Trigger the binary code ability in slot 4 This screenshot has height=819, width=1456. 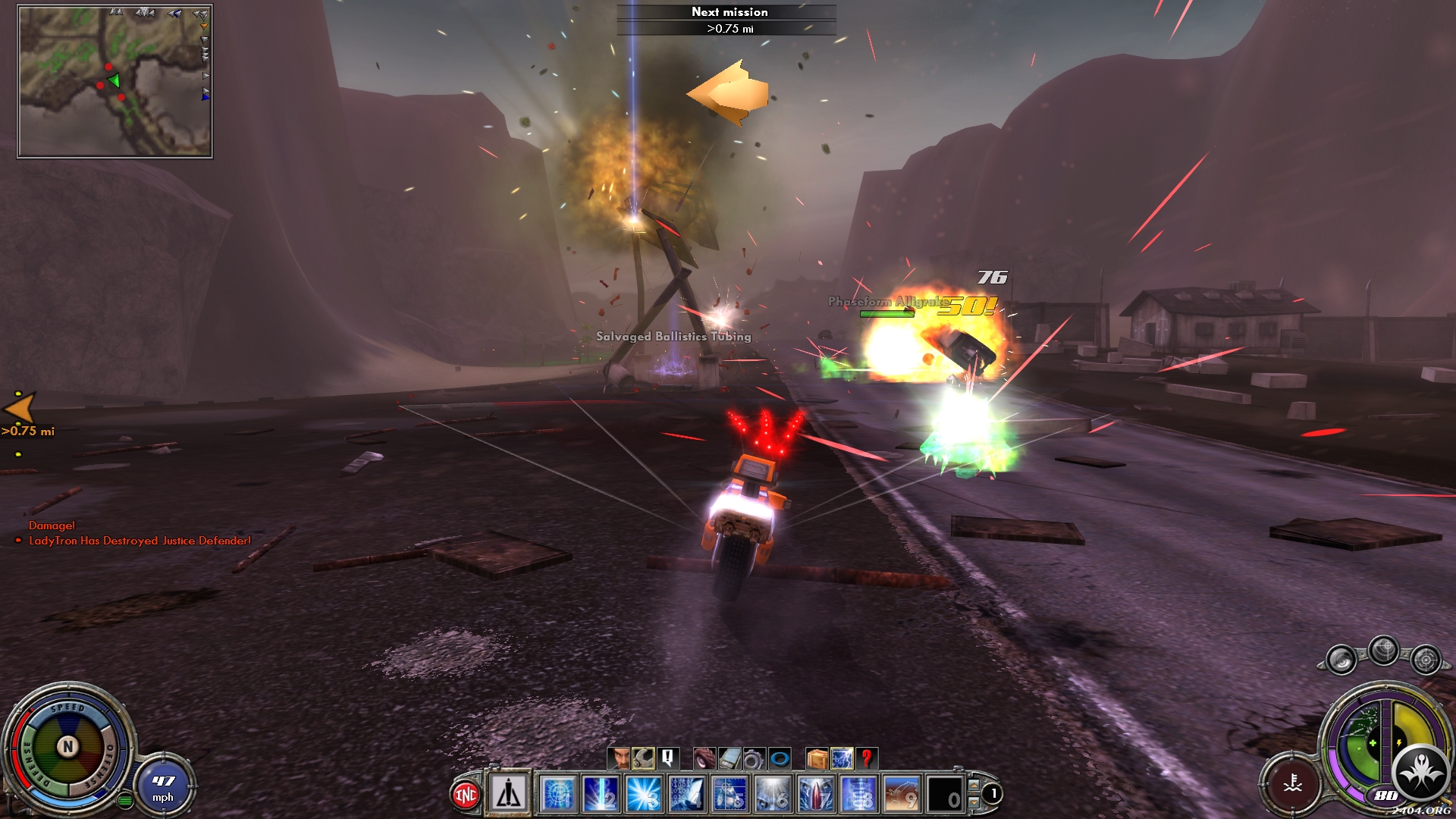(687, 794)
